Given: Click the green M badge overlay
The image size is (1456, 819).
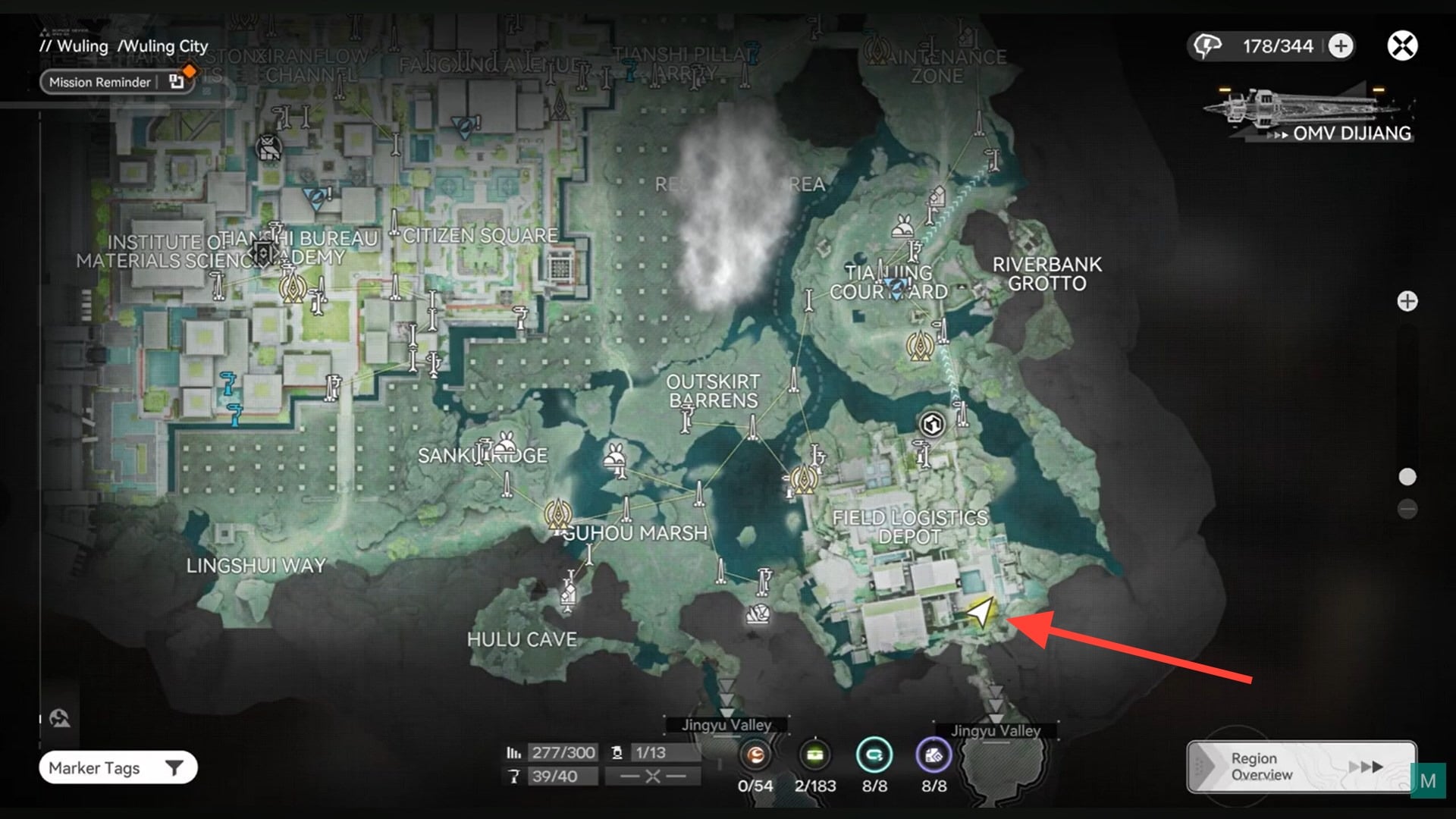Looking at the screenshot, I should pyautogui.click(x=1428, y=781).
